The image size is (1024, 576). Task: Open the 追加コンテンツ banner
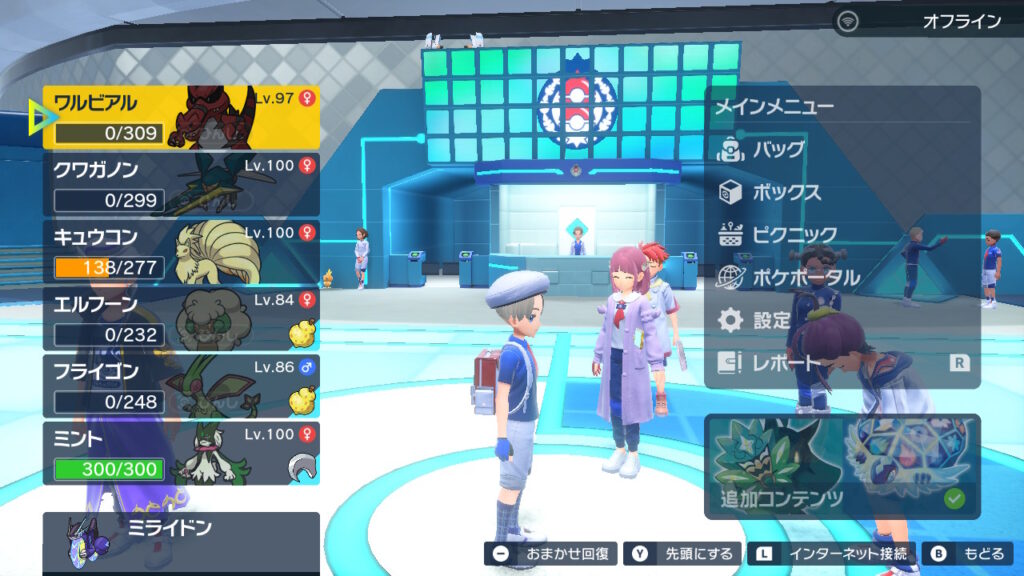pyautogui.click(x=842, y=466)
